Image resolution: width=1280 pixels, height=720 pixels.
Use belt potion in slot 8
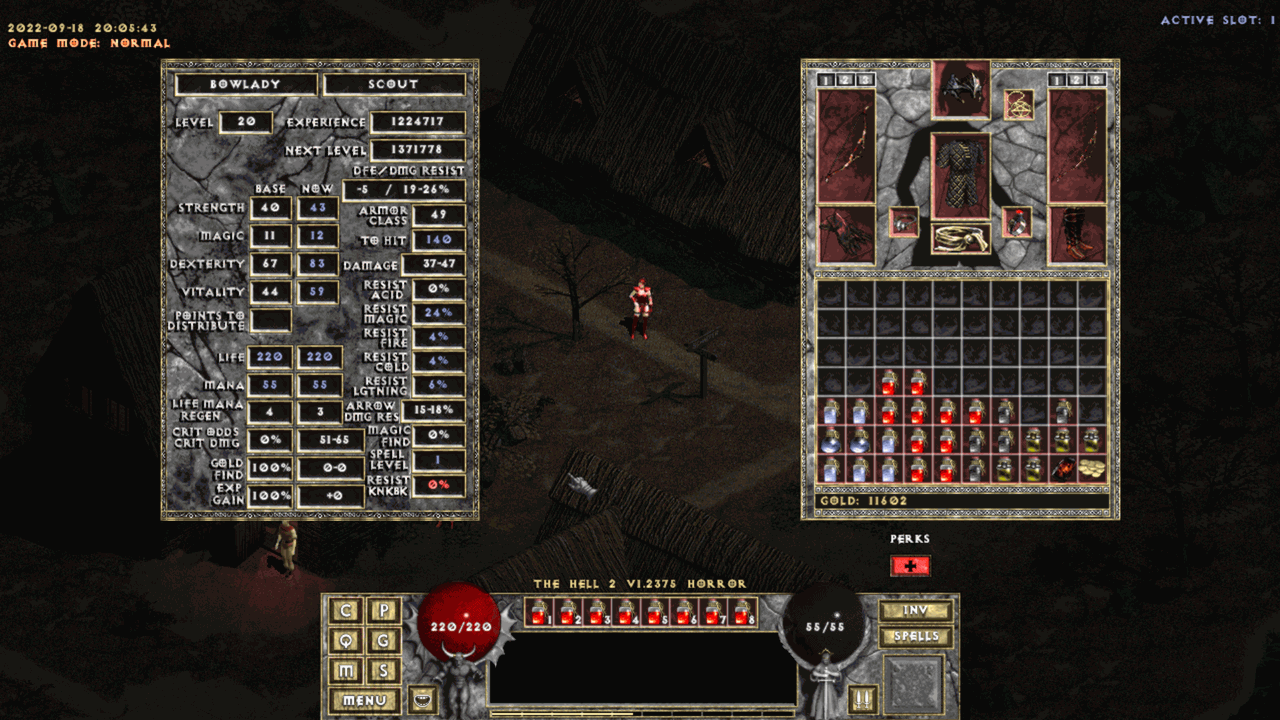pos(744,612)
